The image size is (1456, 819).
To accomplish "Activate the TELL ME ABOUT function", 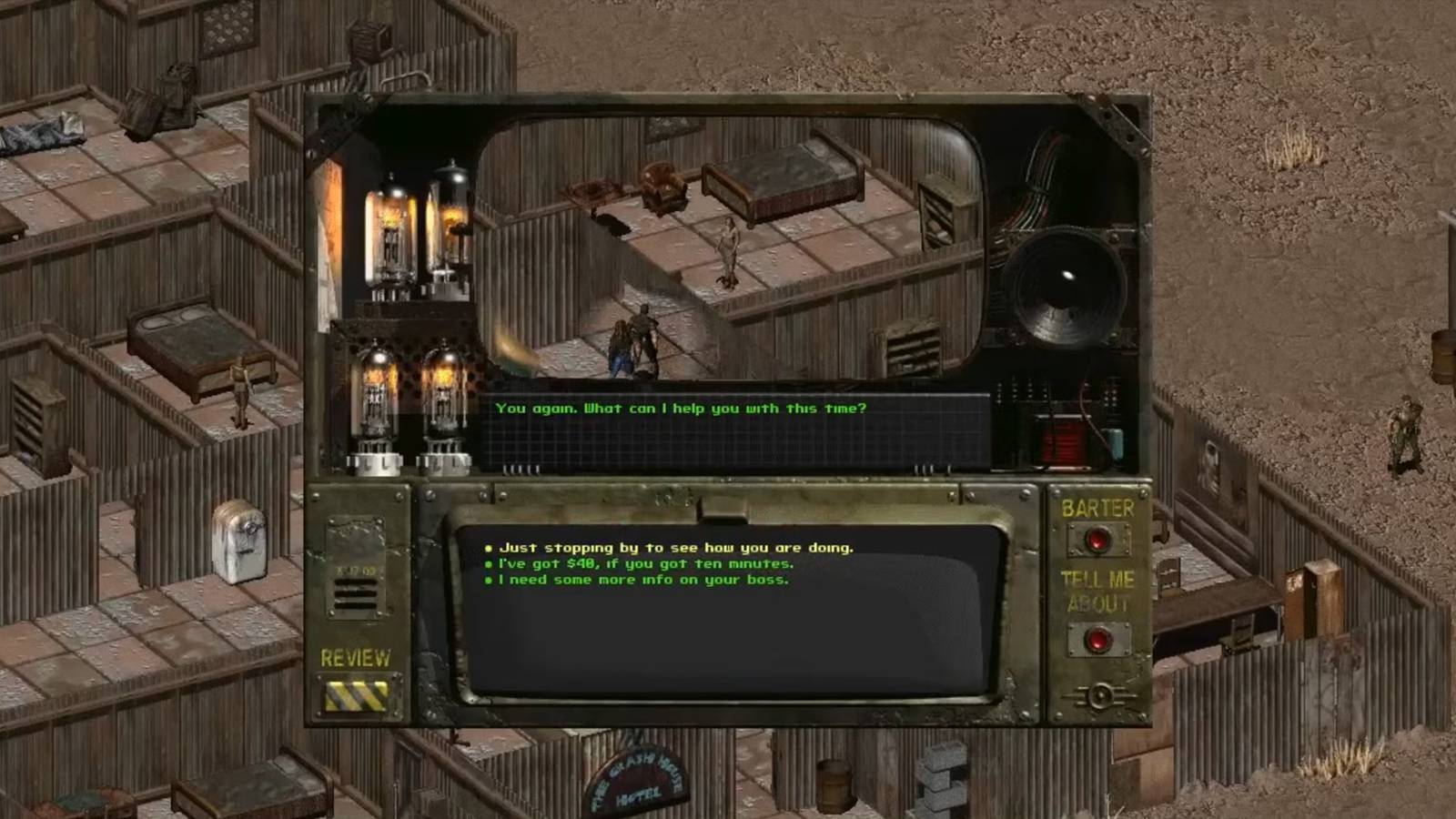I will pos(1097,637).
